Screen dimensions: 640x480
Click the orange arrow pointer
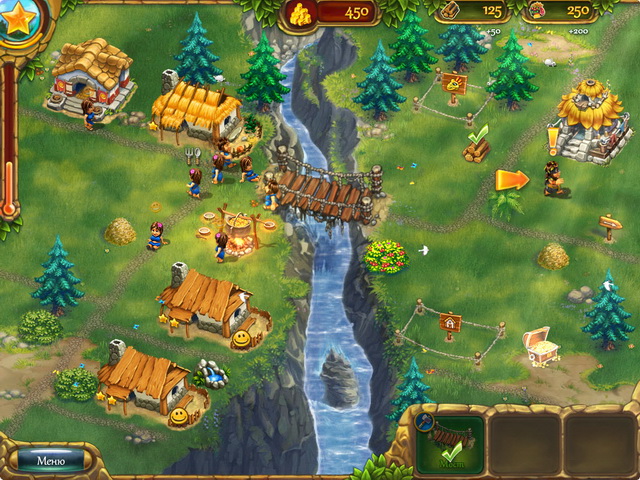(511, 180)
